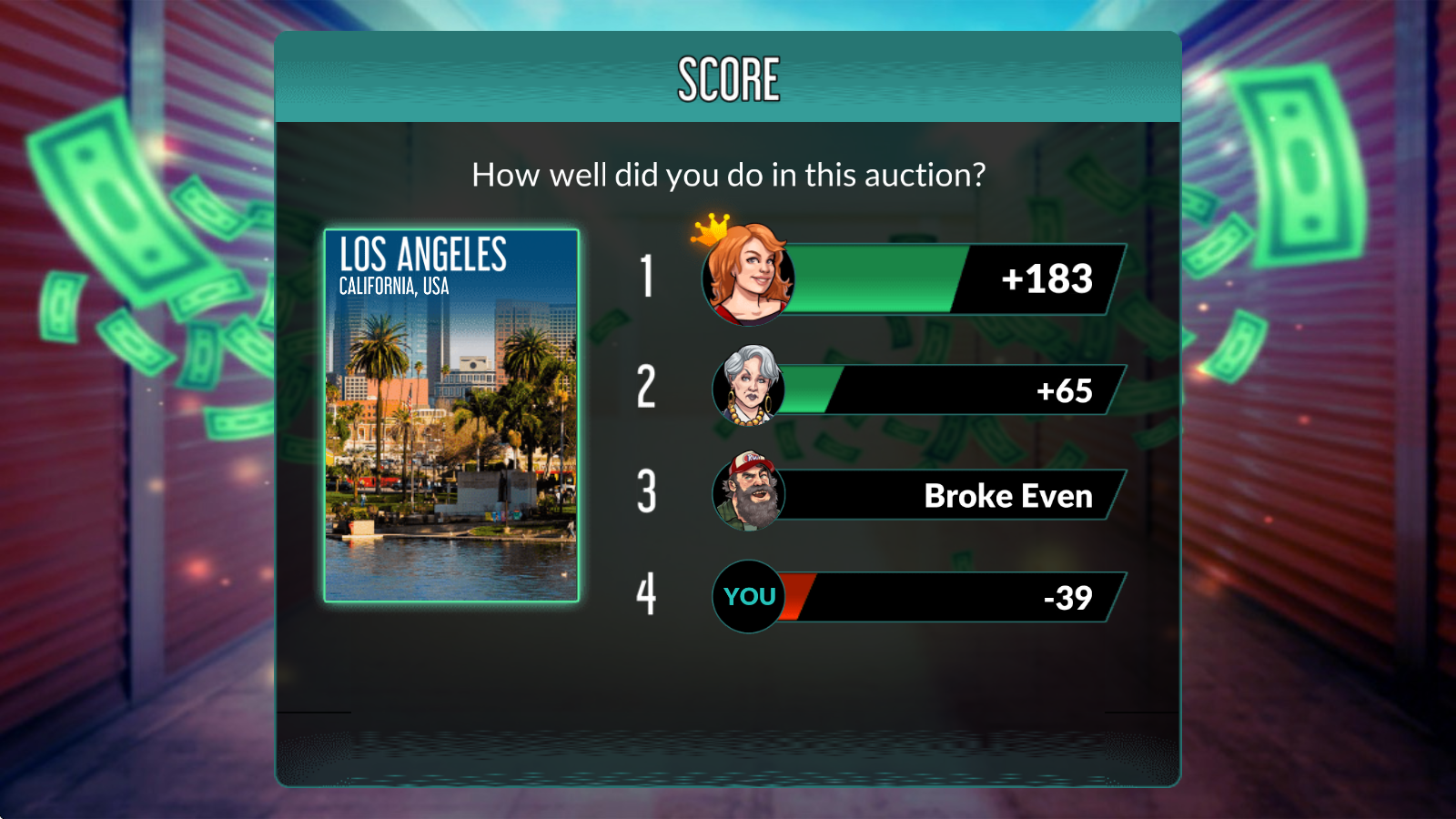Select the Los Angeles location card
This screenshot has width=1456, height=819.
[451, 415]
